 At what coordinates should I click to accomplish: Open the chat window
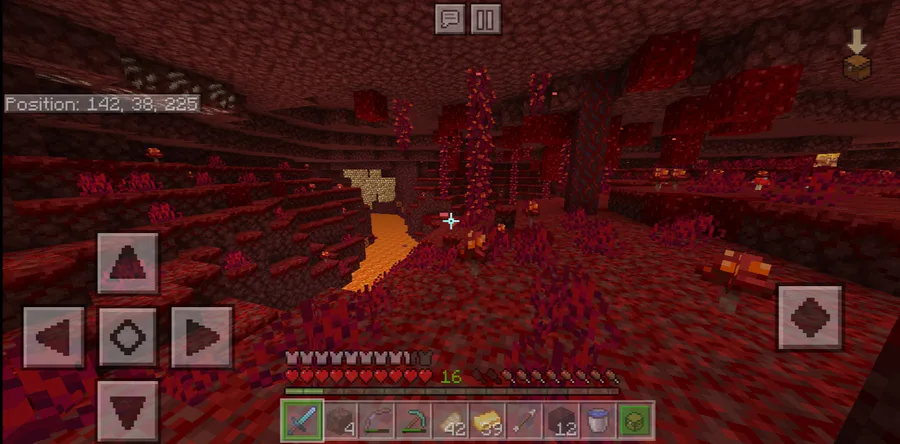coord(450,20)
